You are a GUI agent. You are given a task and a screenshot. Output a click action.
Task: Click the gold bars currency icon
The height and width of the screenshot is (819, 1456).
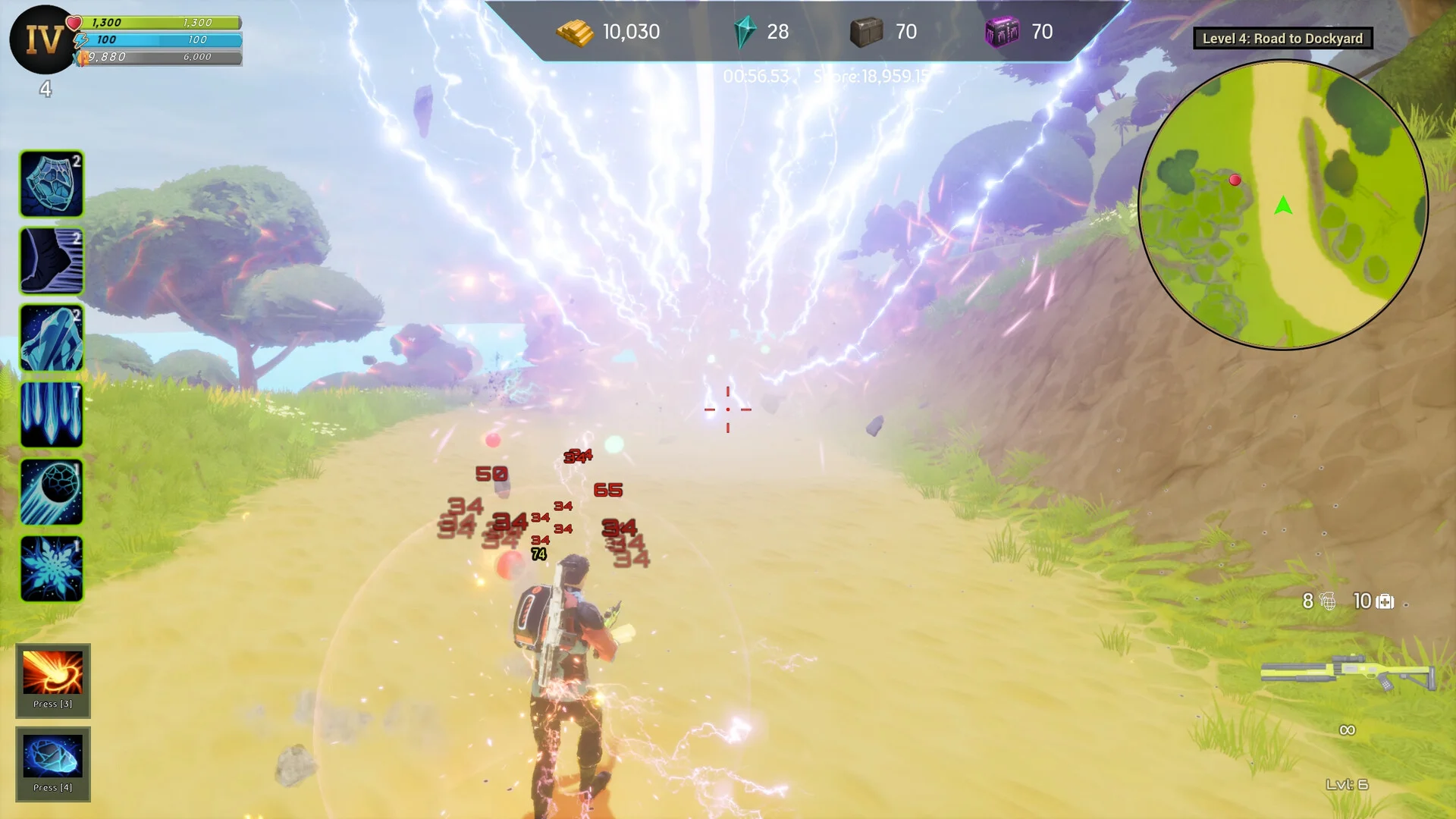coord(575,33)
